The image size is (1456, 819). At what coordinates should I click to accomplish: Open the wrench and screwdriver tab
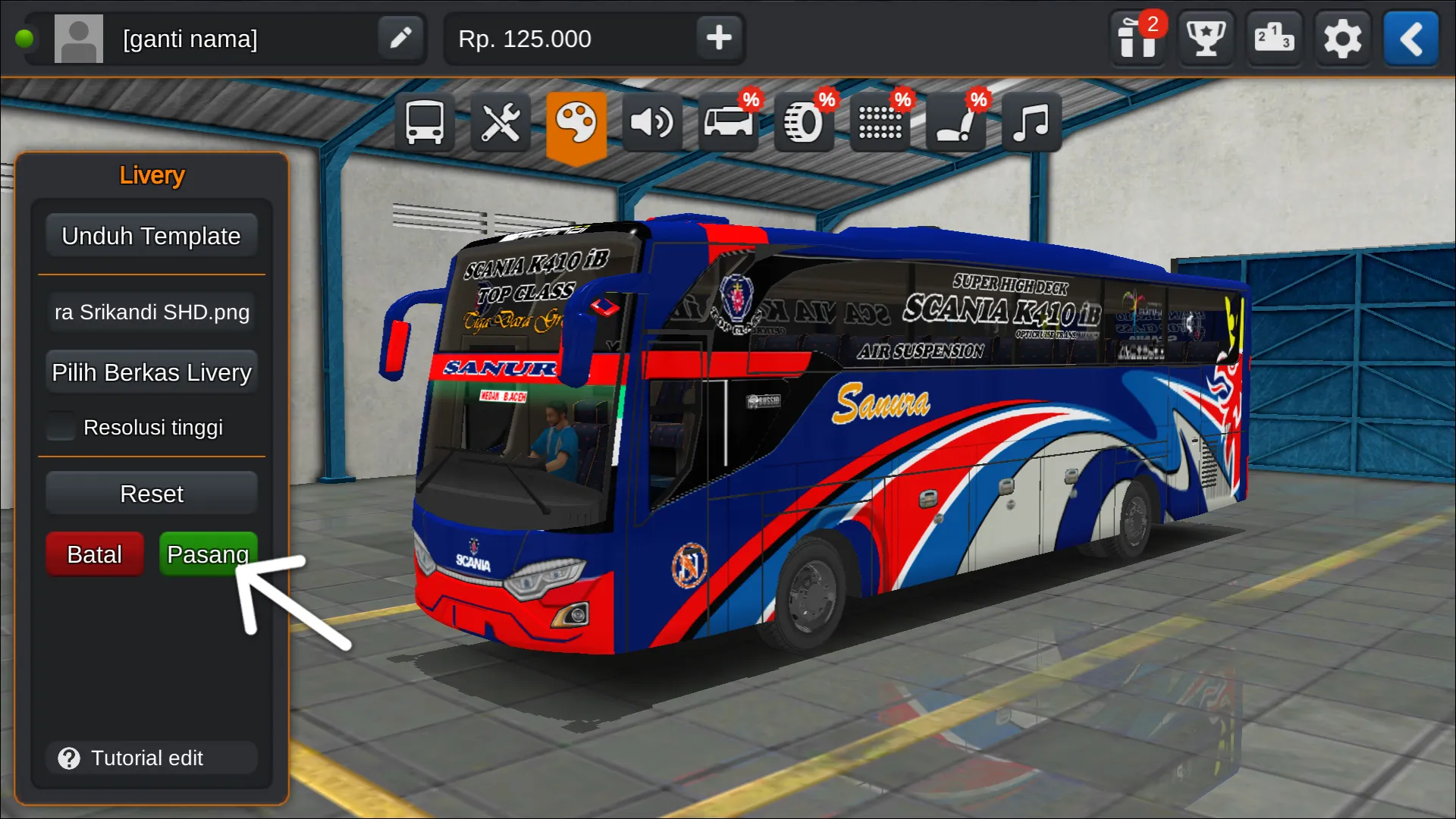pos(500,122)
